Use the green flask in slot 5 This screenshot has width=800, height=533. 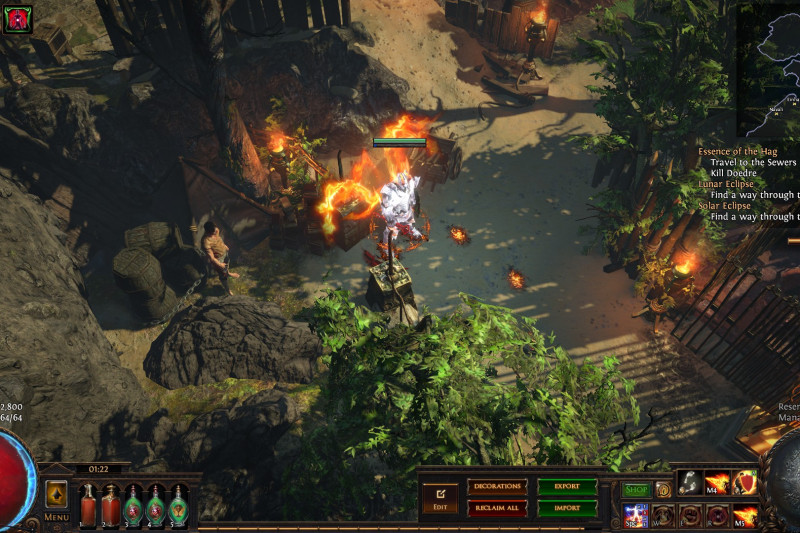pos(178,504)
